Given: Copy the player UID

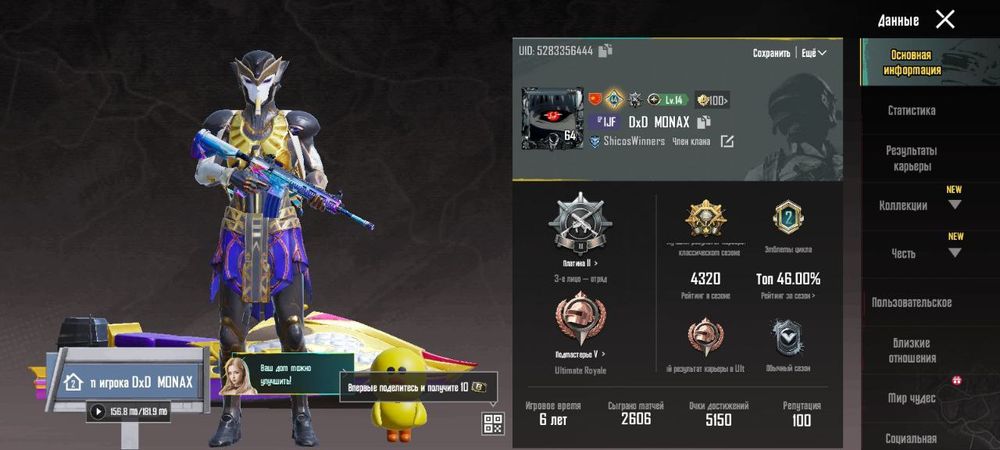Looking at the screenshot, I should pos(606,51).
